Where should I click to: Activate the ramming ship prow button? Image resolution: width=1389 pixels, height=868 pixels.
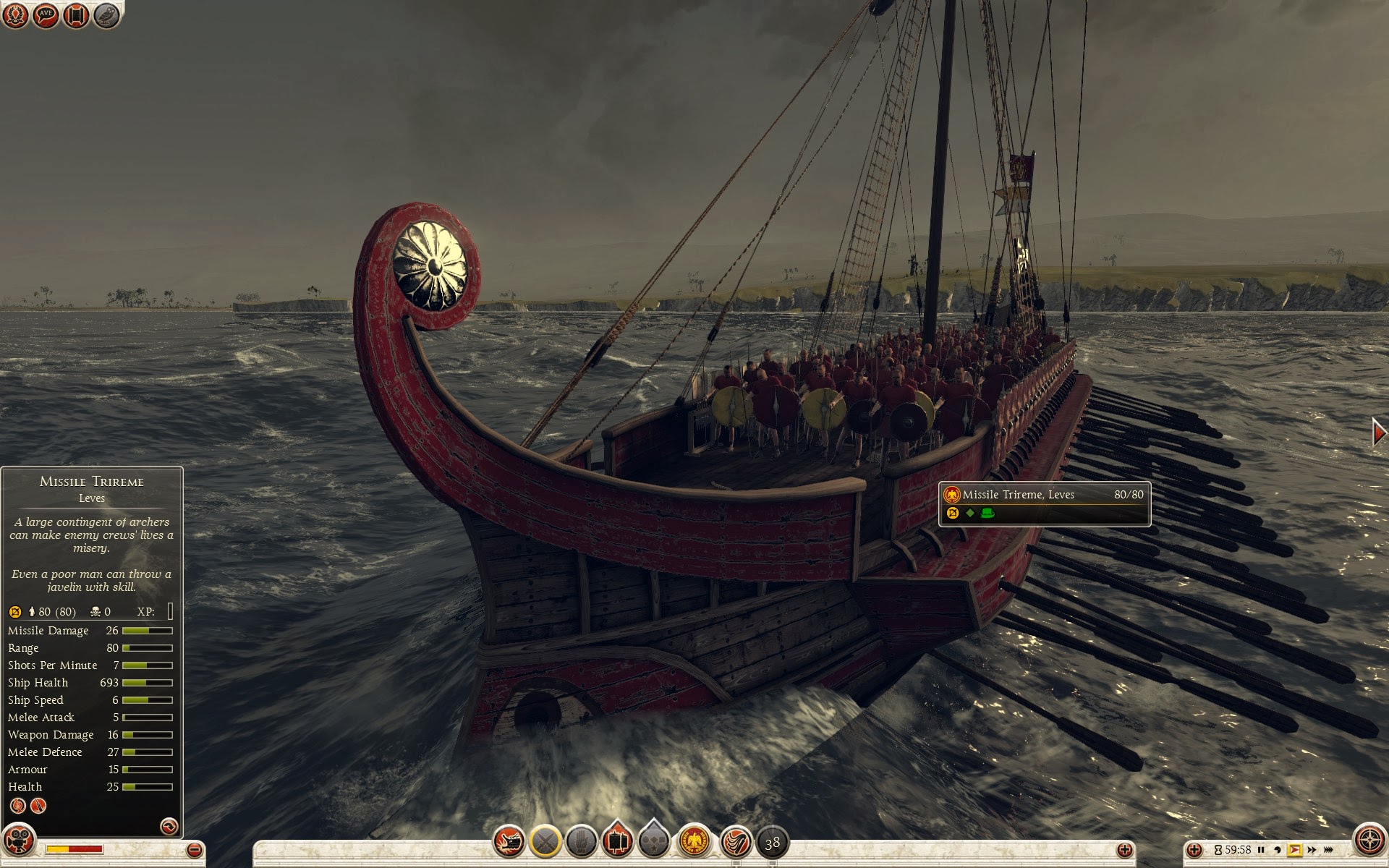[x=509, y=841]
